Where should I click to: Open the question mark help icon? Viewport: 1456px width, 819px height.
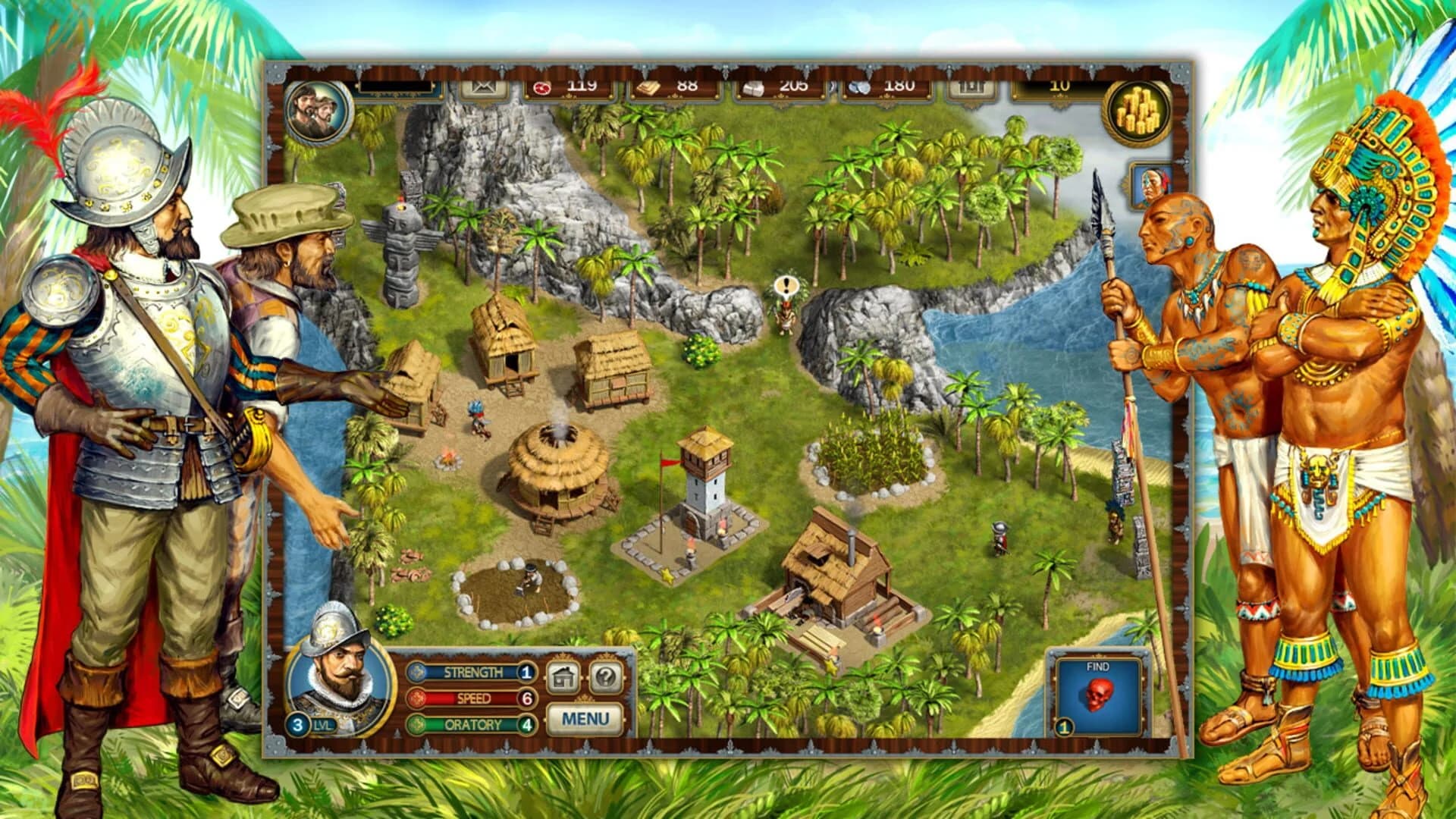pos(604,676)
